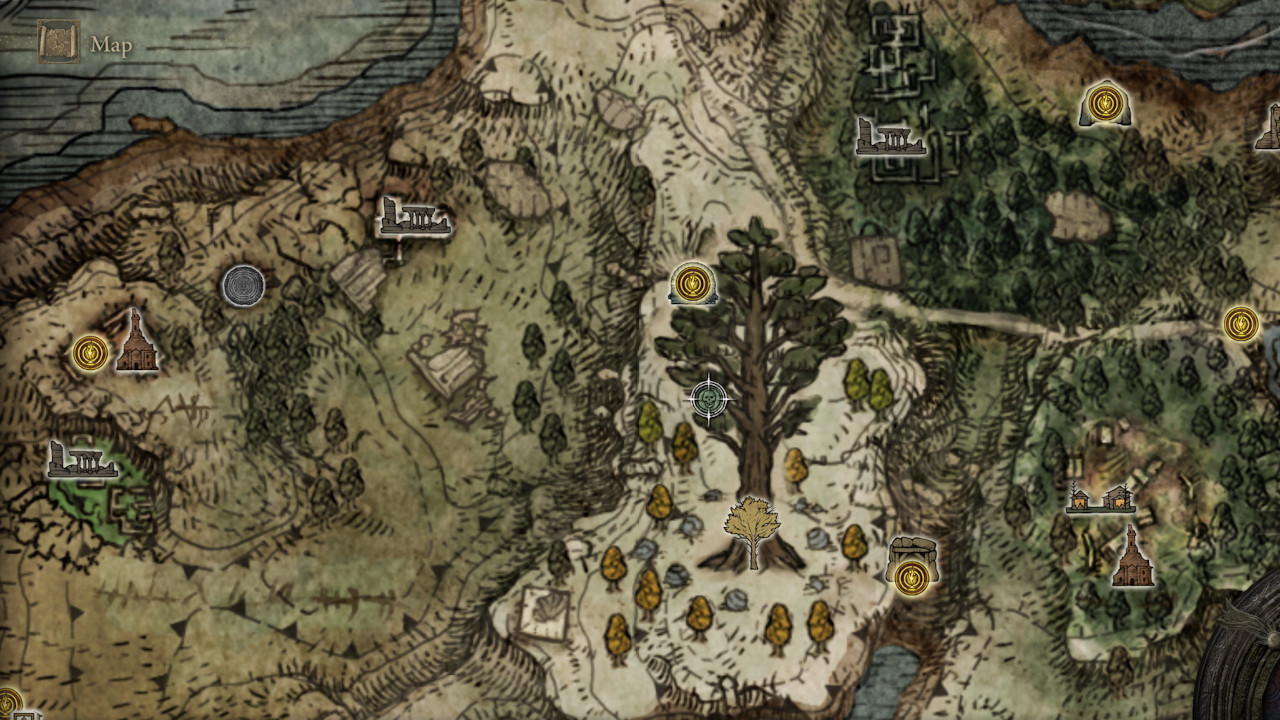Open the gray spiral well entrance marker

coord(241,284)
